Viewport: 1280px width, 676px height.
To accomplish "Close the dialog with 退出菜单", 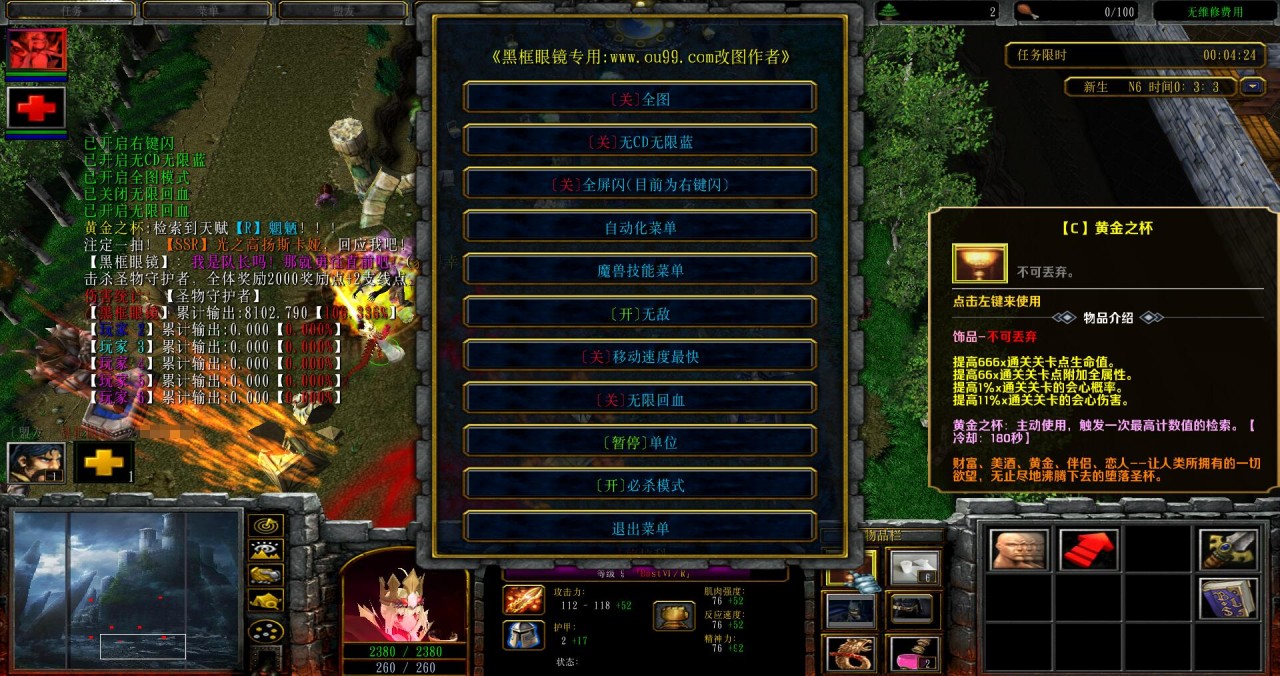I will [640, 529].
